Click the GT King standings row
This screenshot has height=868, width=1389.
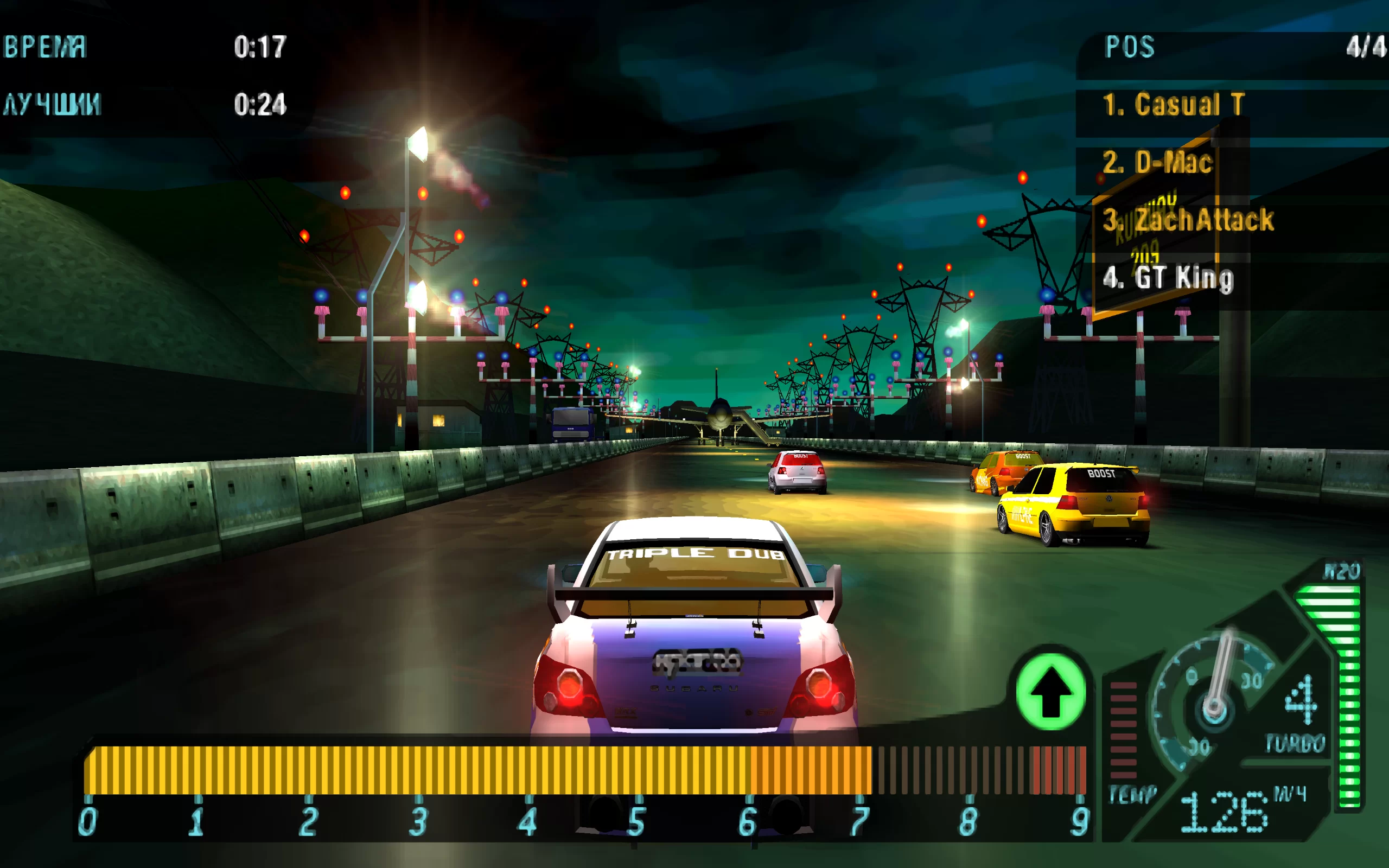(1168, 278)
